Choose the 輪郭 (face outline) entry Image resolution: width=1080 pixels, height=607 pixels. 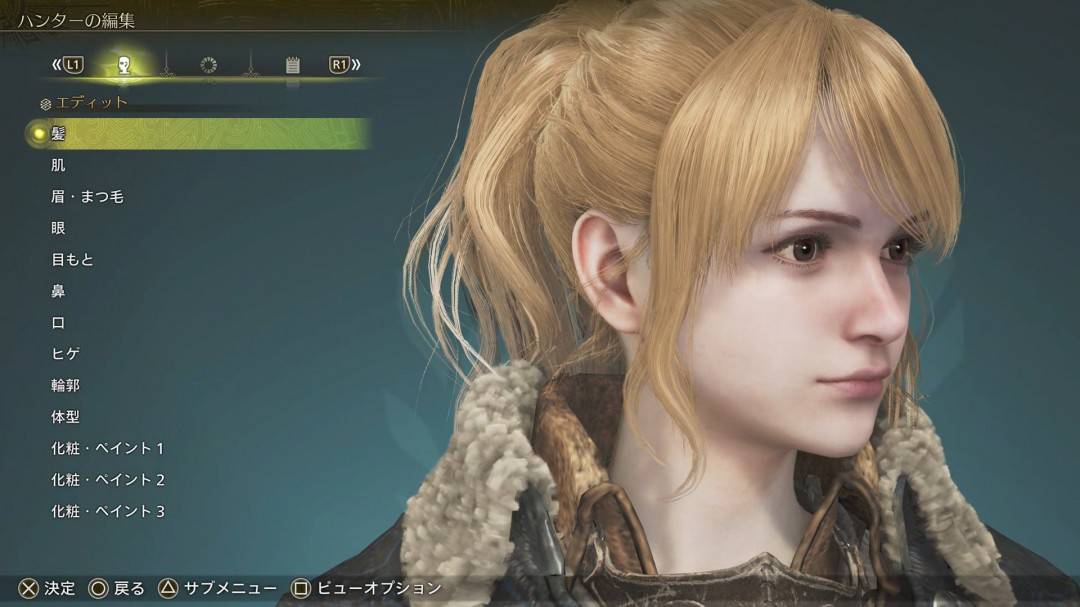65,385
